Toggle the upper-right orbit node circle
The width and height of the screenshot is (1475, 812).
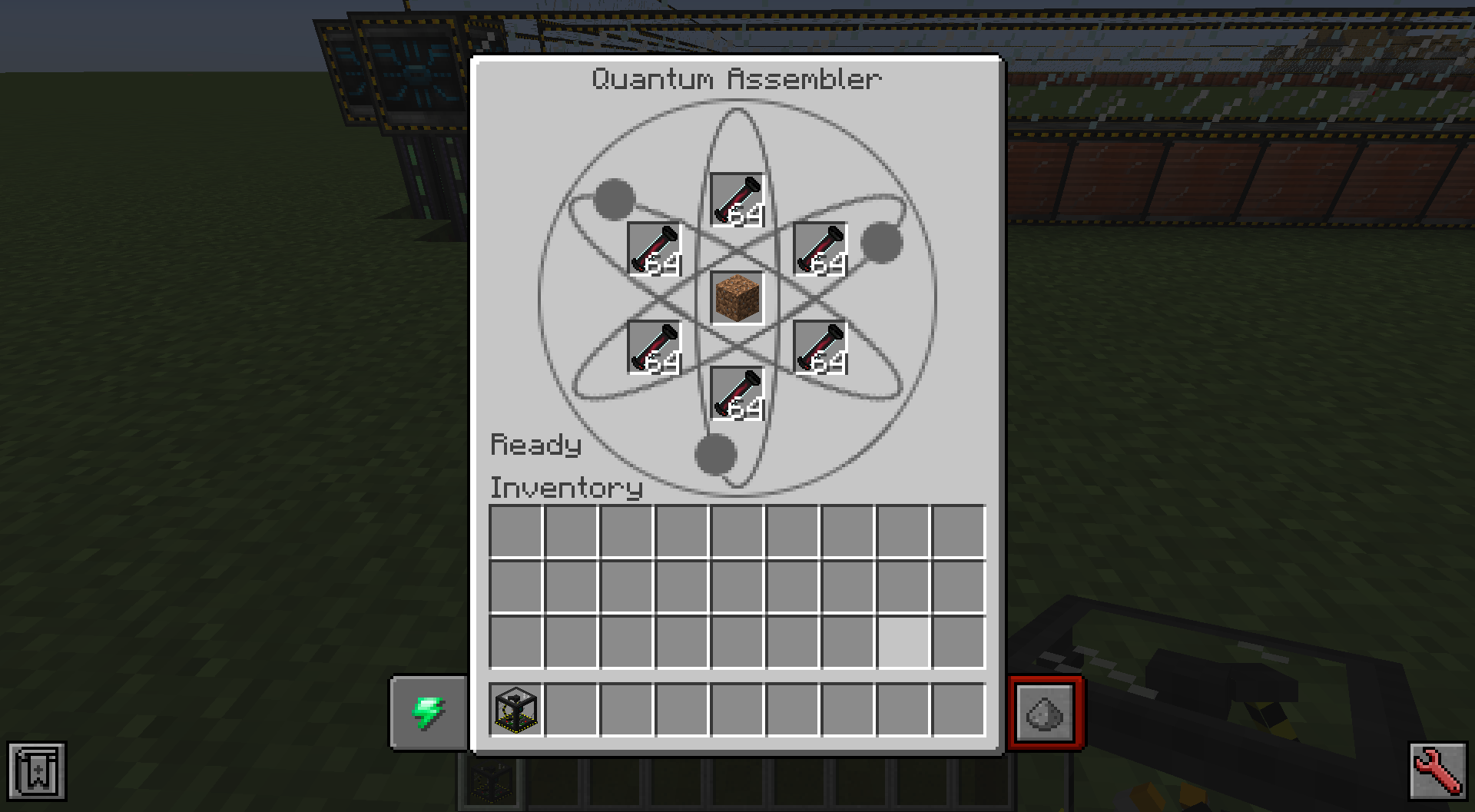[883, 242]
